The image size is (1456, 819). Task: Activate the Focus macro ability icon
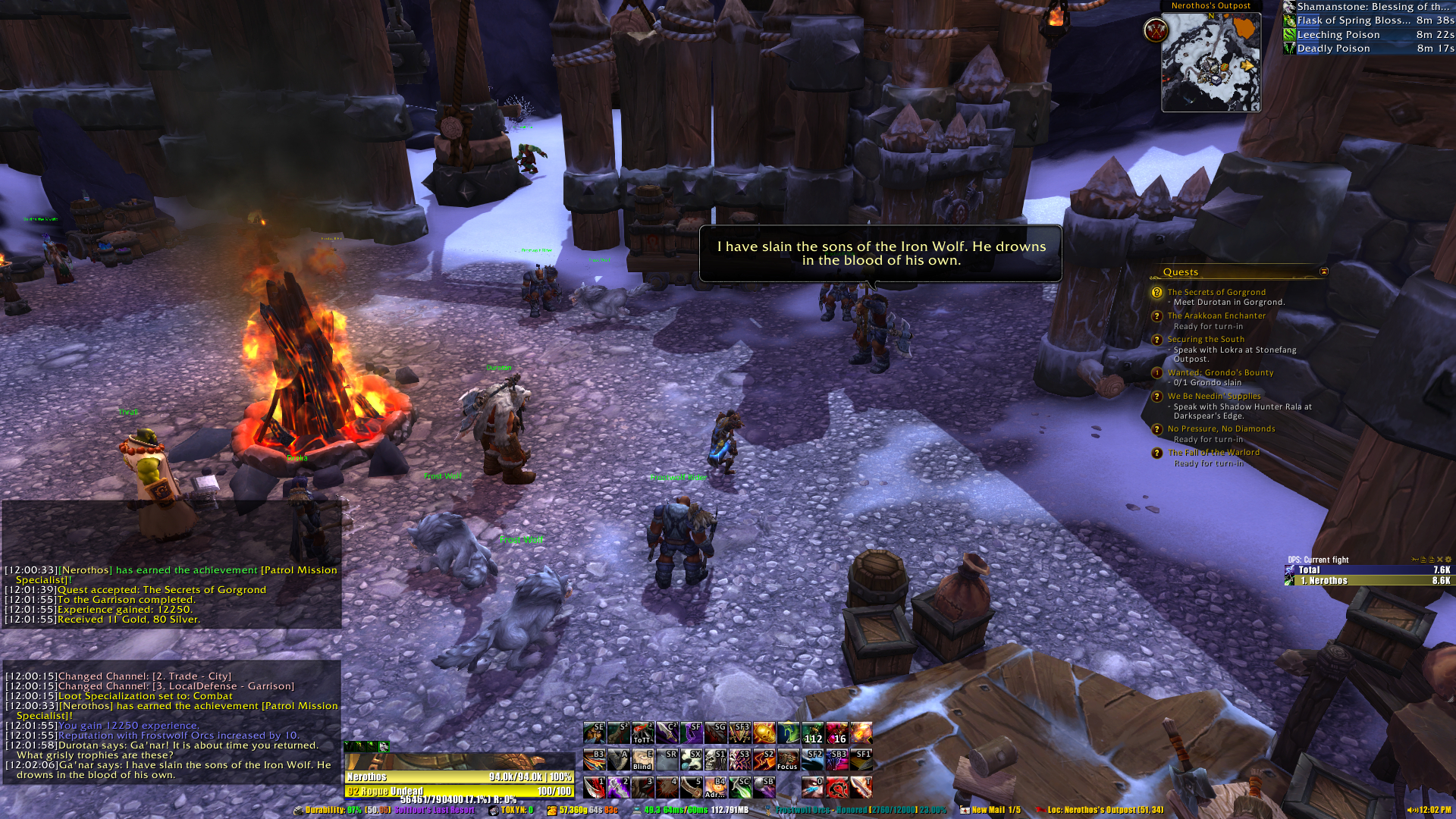pos(788,759)
